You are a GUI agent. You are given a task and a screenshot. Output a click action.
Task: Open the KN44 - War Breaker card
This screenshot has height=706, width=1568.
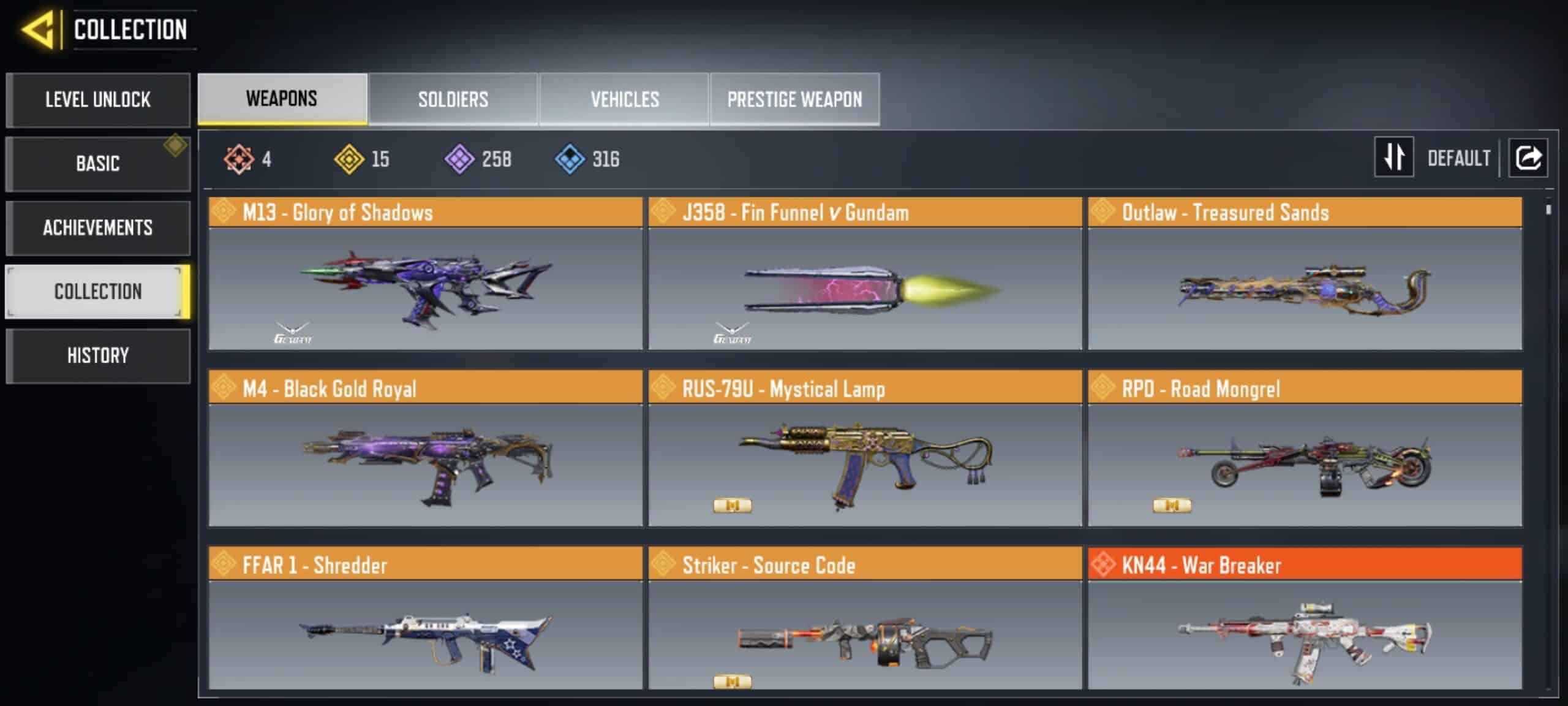tap(1305, 619)
